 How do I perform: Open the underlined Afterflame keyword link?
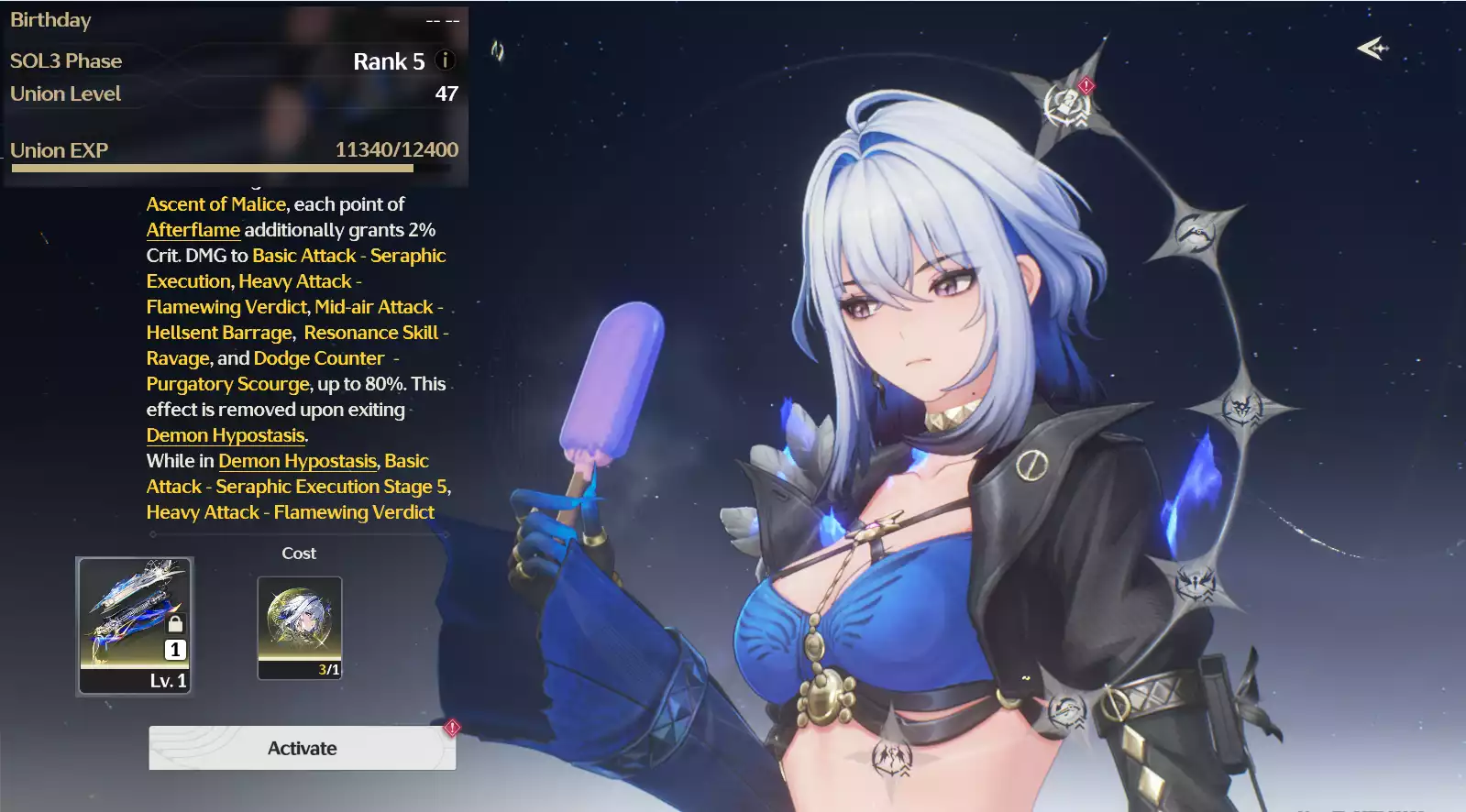(193, 230)
